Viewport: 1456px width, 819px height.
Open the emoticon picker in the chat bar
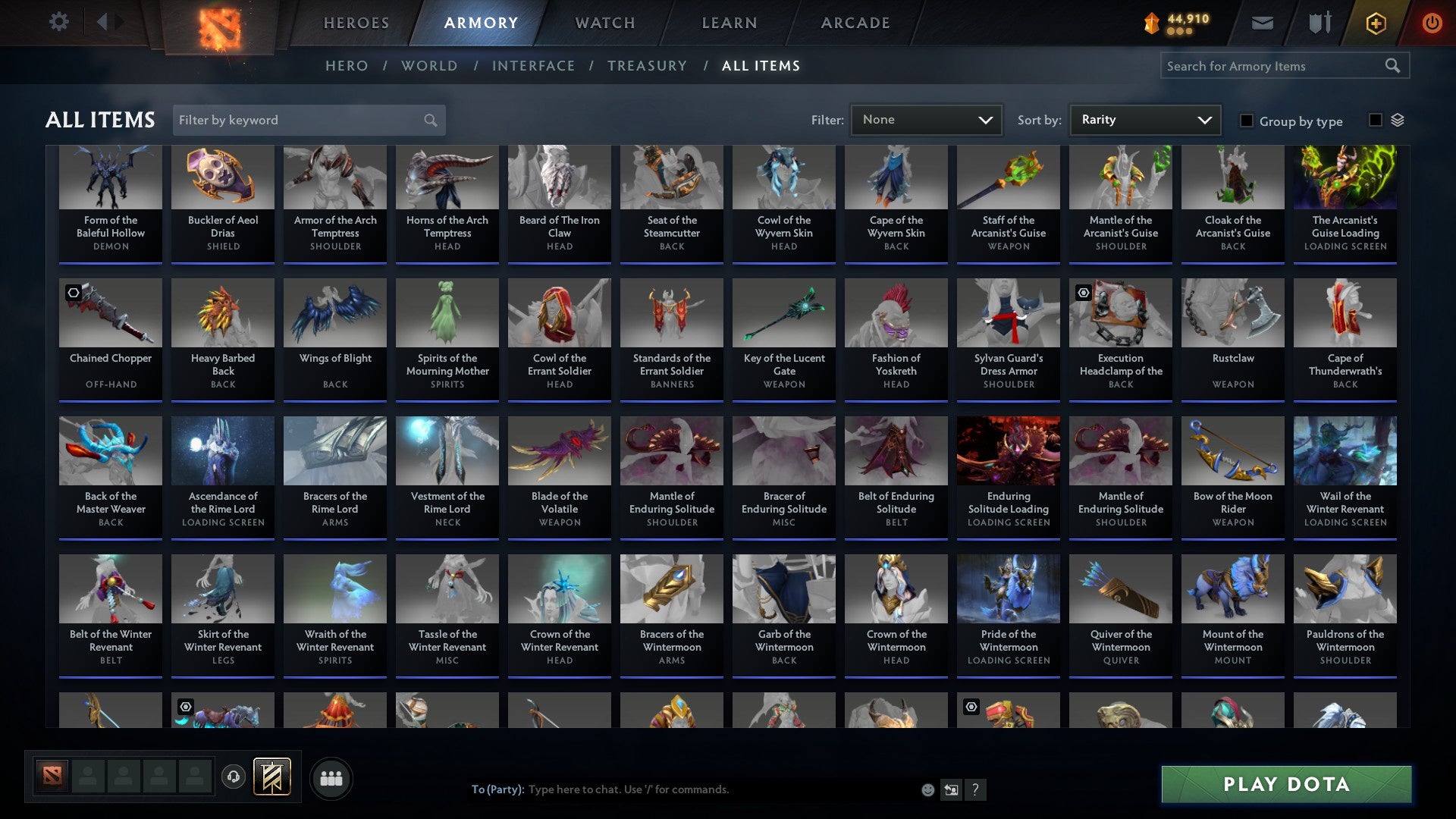(x=927, y=789)
